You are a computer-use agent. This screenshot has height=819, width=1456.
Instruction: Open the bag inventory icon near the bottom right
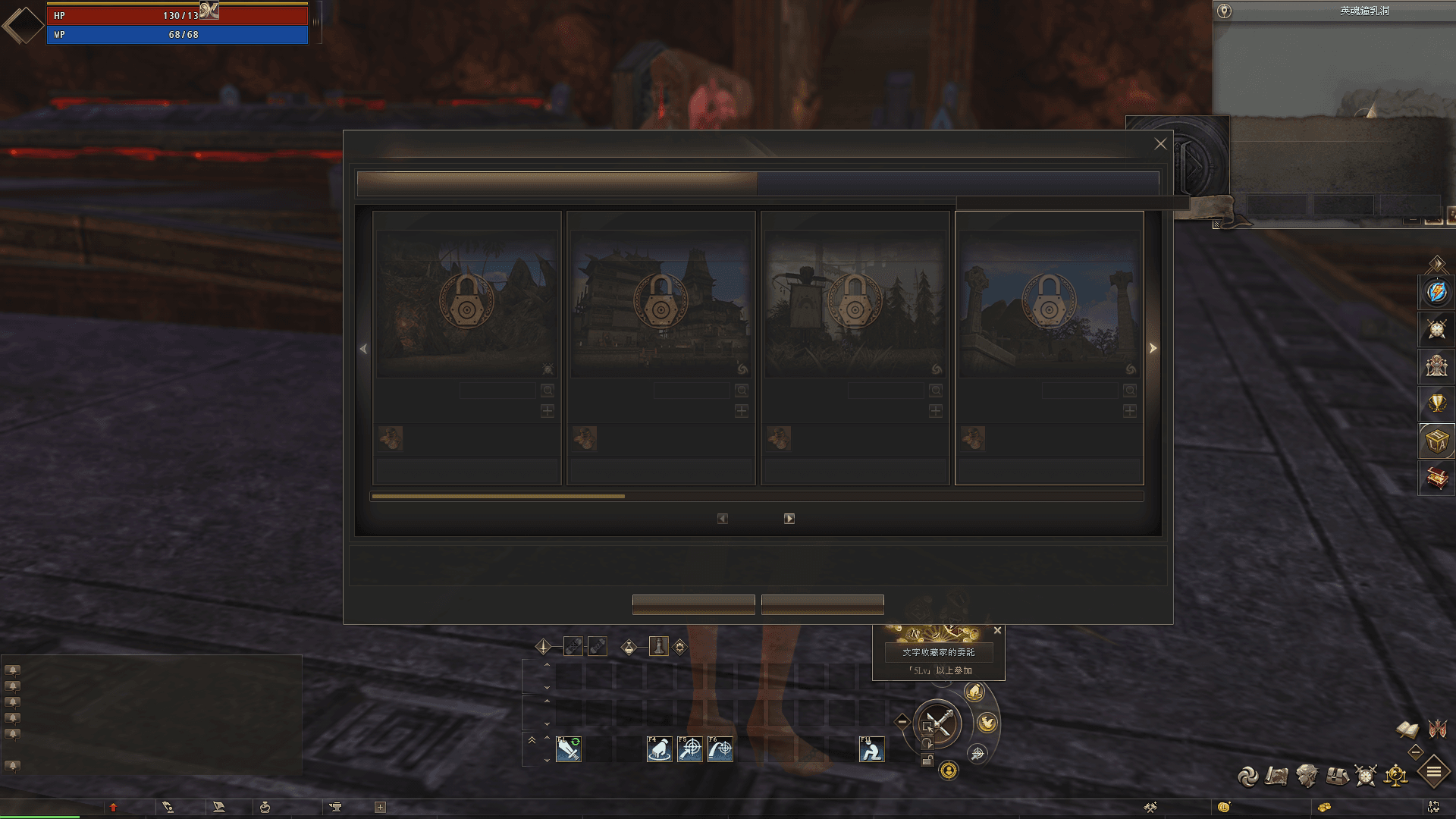tap(1338, 777)
